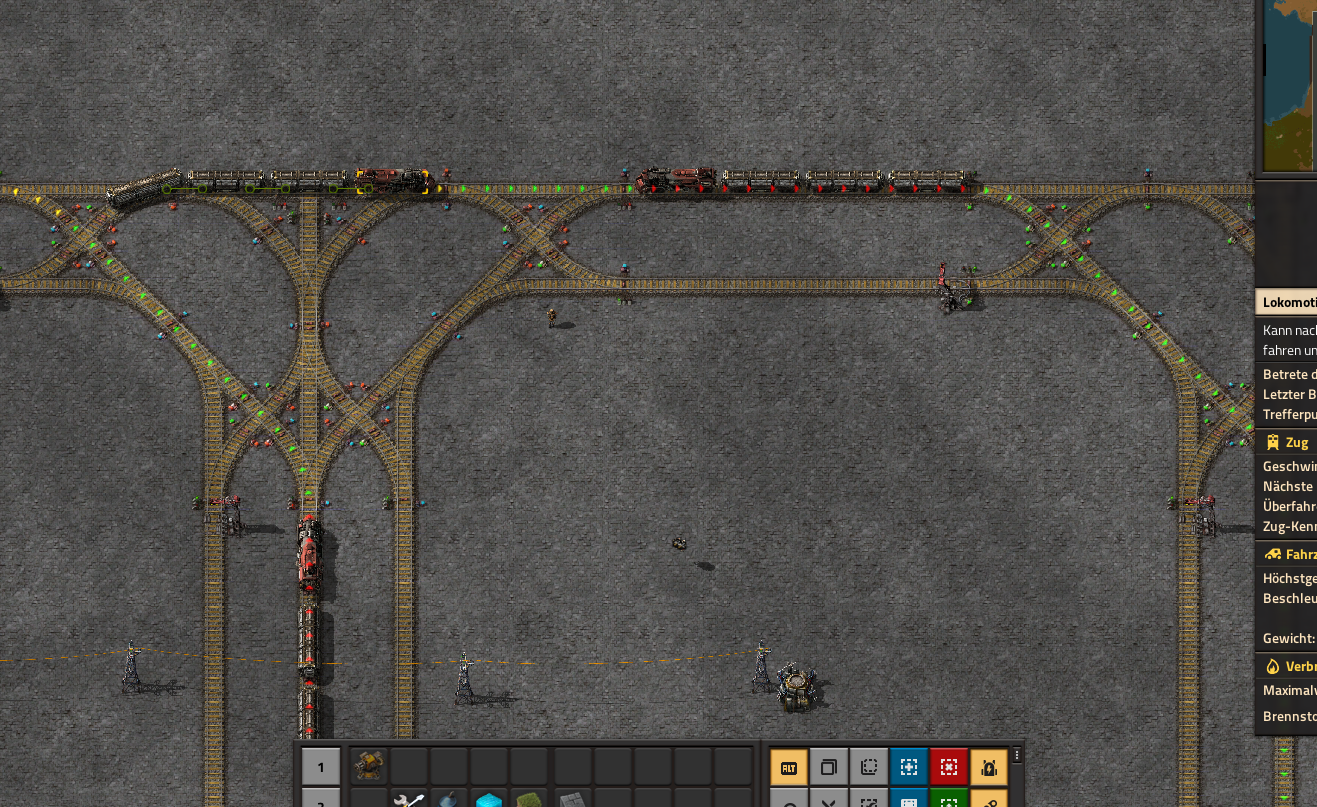
Task: Pick the red deconstruction planner shortcut
Action: tap(949, 768)
